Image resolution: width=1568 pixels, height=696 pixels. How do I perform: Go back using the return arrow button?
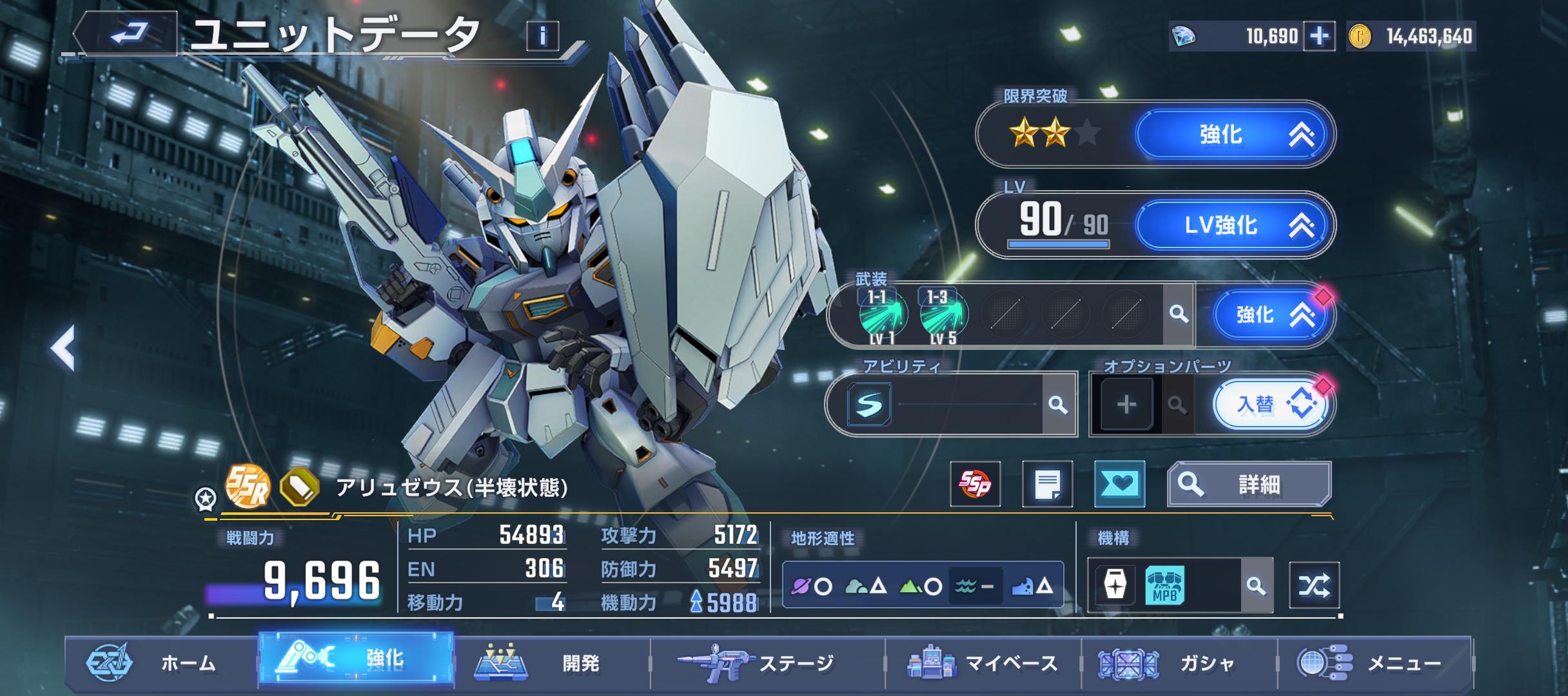click(x=127, y=34)
